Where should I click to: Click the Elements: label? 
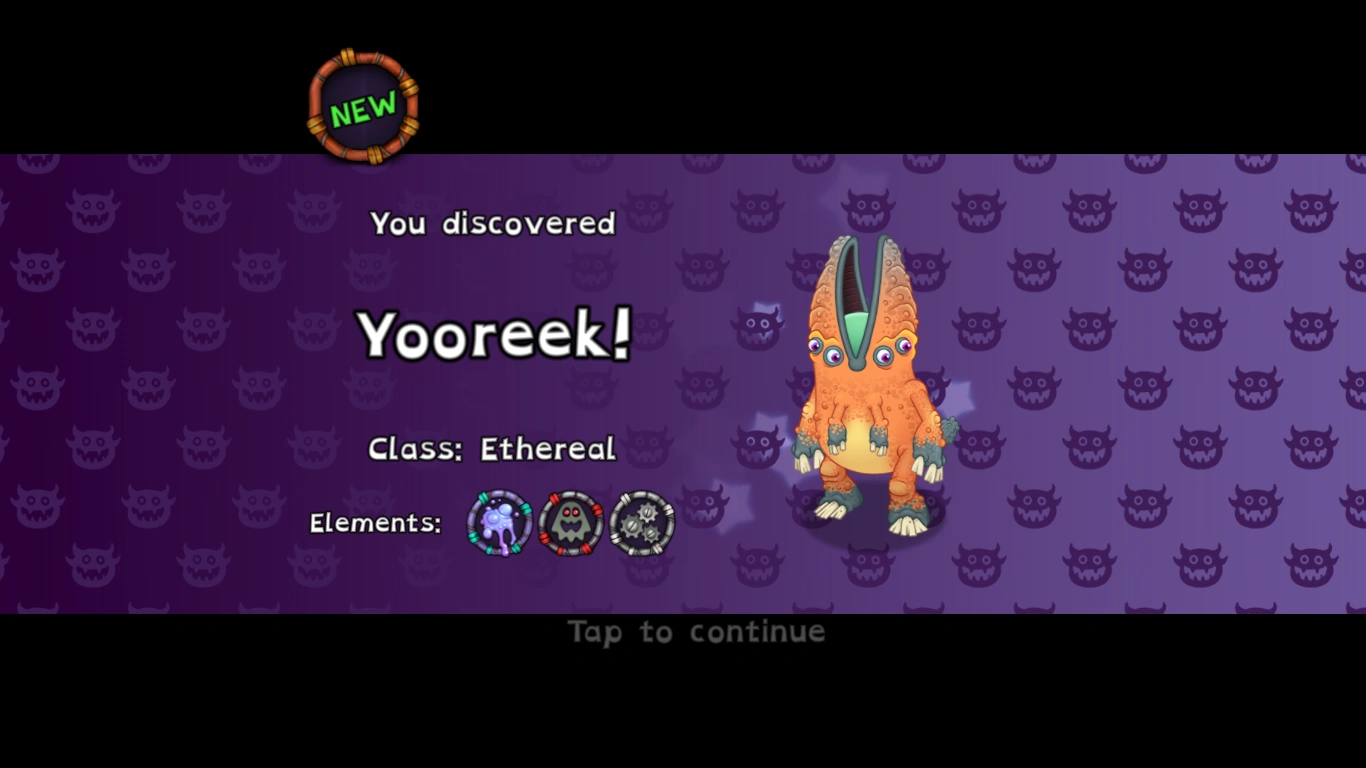[375, 523]
